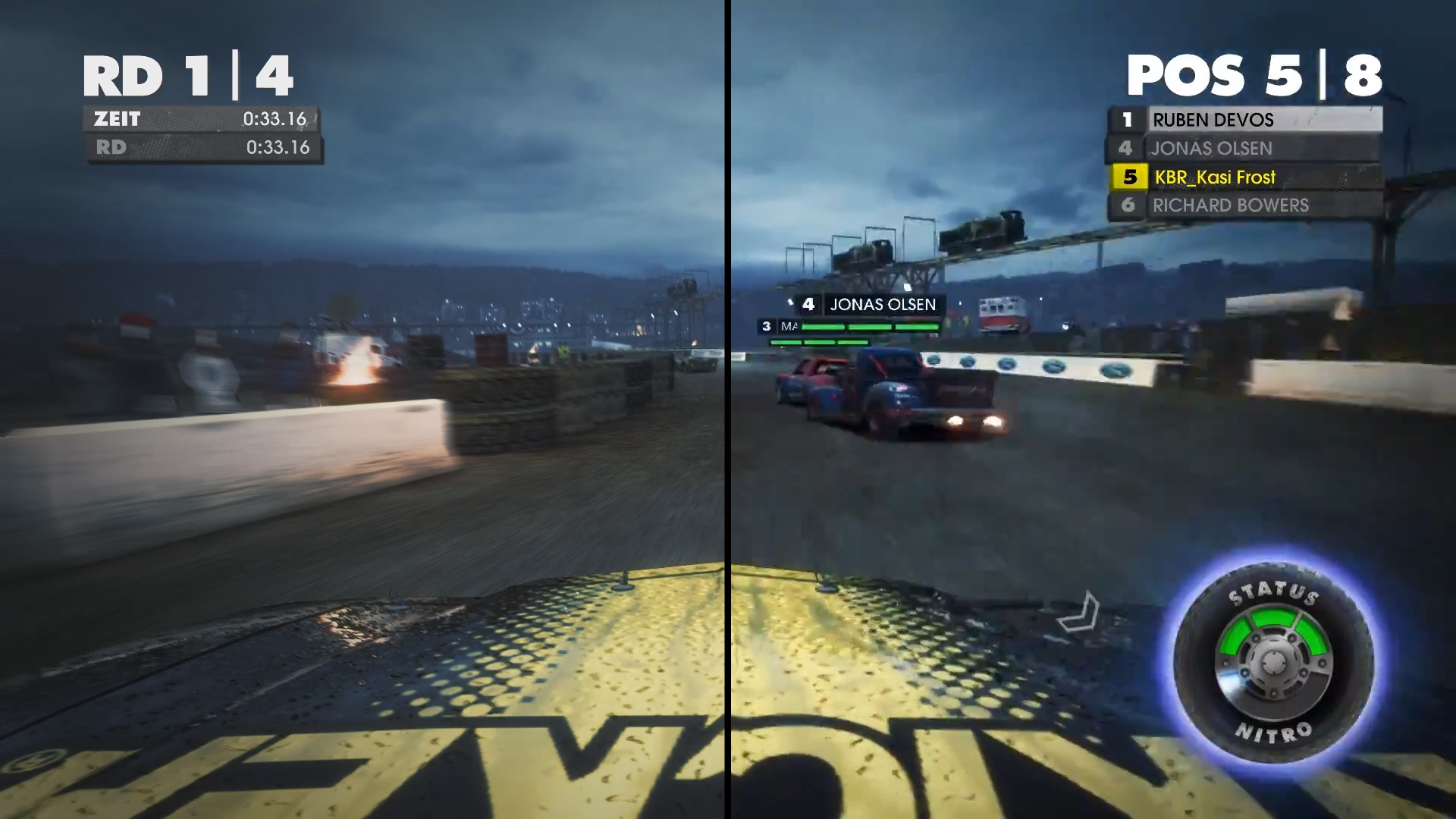Click the yellow rank 5 badge on the leaderboard

pyautogui.click(x=1131, y=177)
